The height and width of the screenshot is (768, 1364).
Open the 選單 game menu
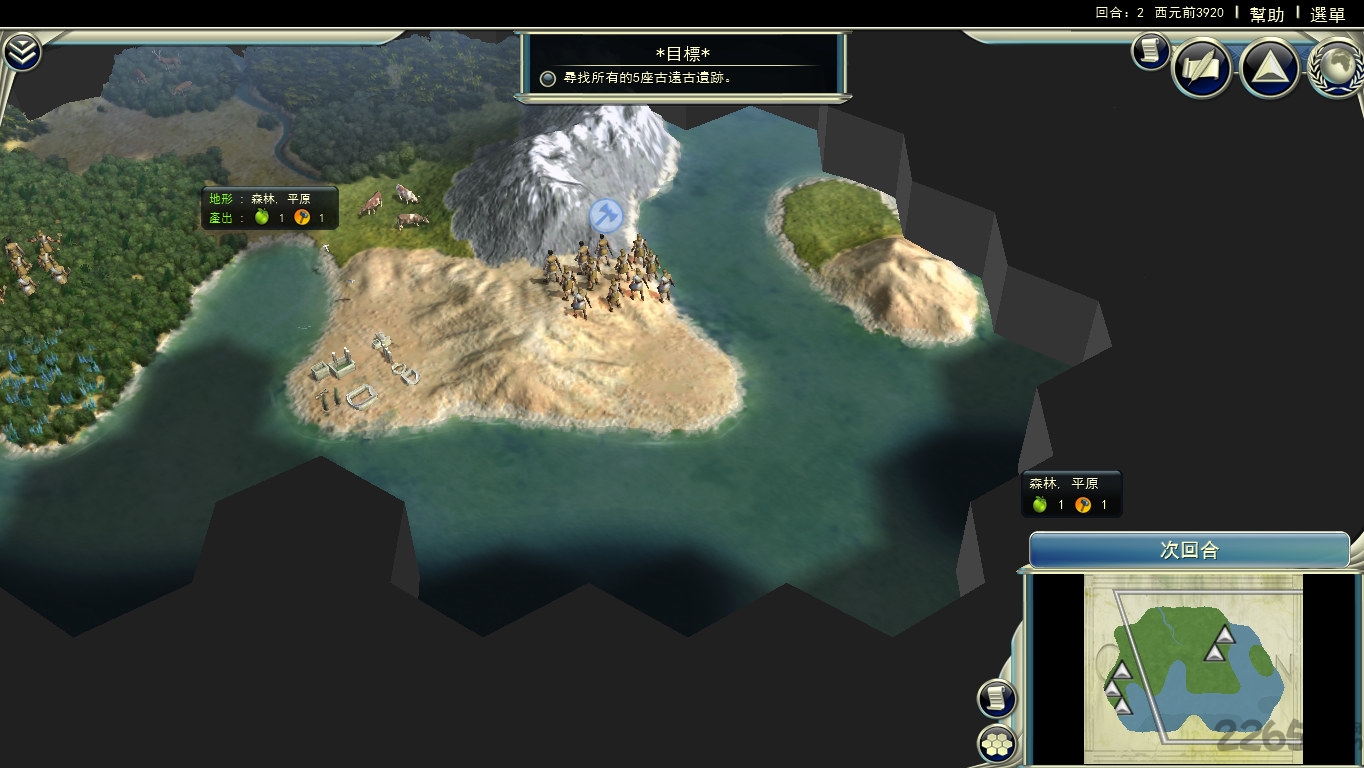(x=1328, y=14)
